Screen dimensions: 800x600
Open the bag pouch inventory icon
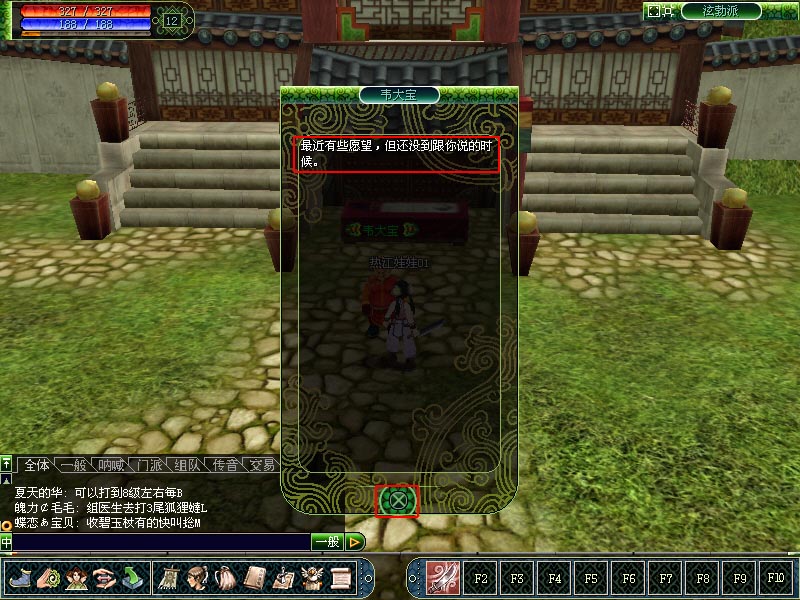pyautogui.click(x=225, y=578)
